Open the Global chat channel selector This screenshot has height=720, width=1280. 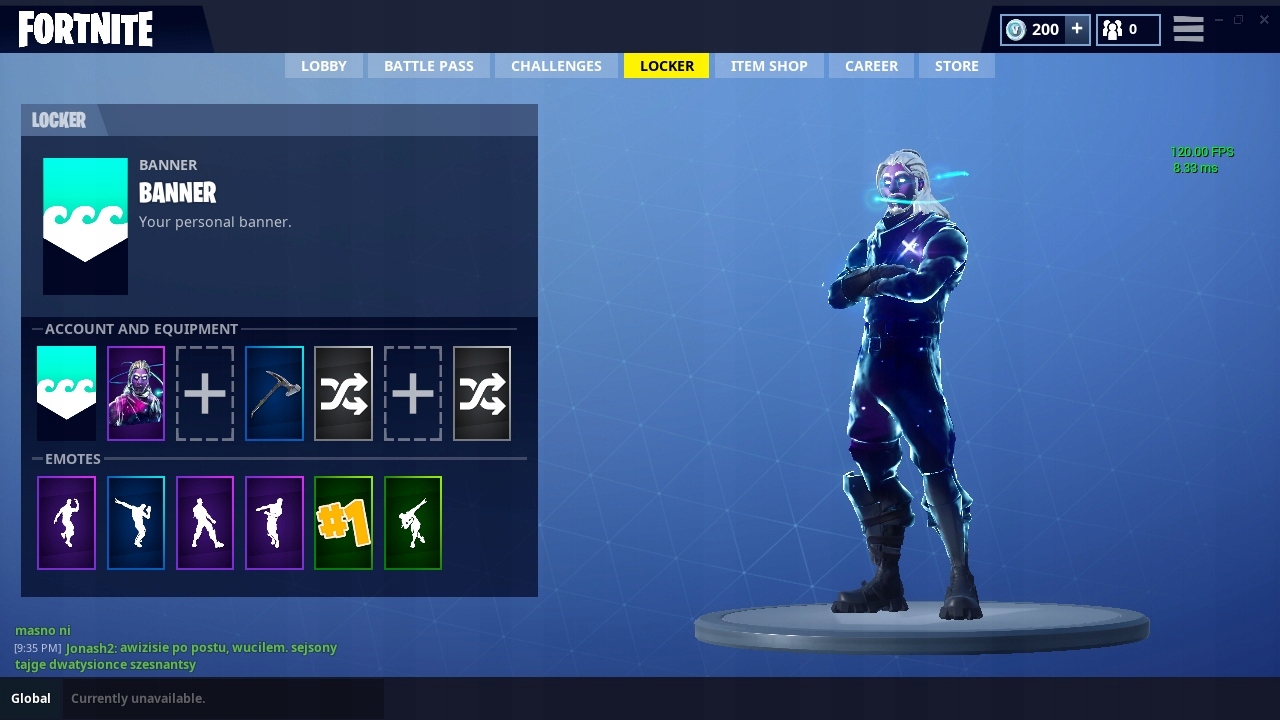[x=30, y=698]
